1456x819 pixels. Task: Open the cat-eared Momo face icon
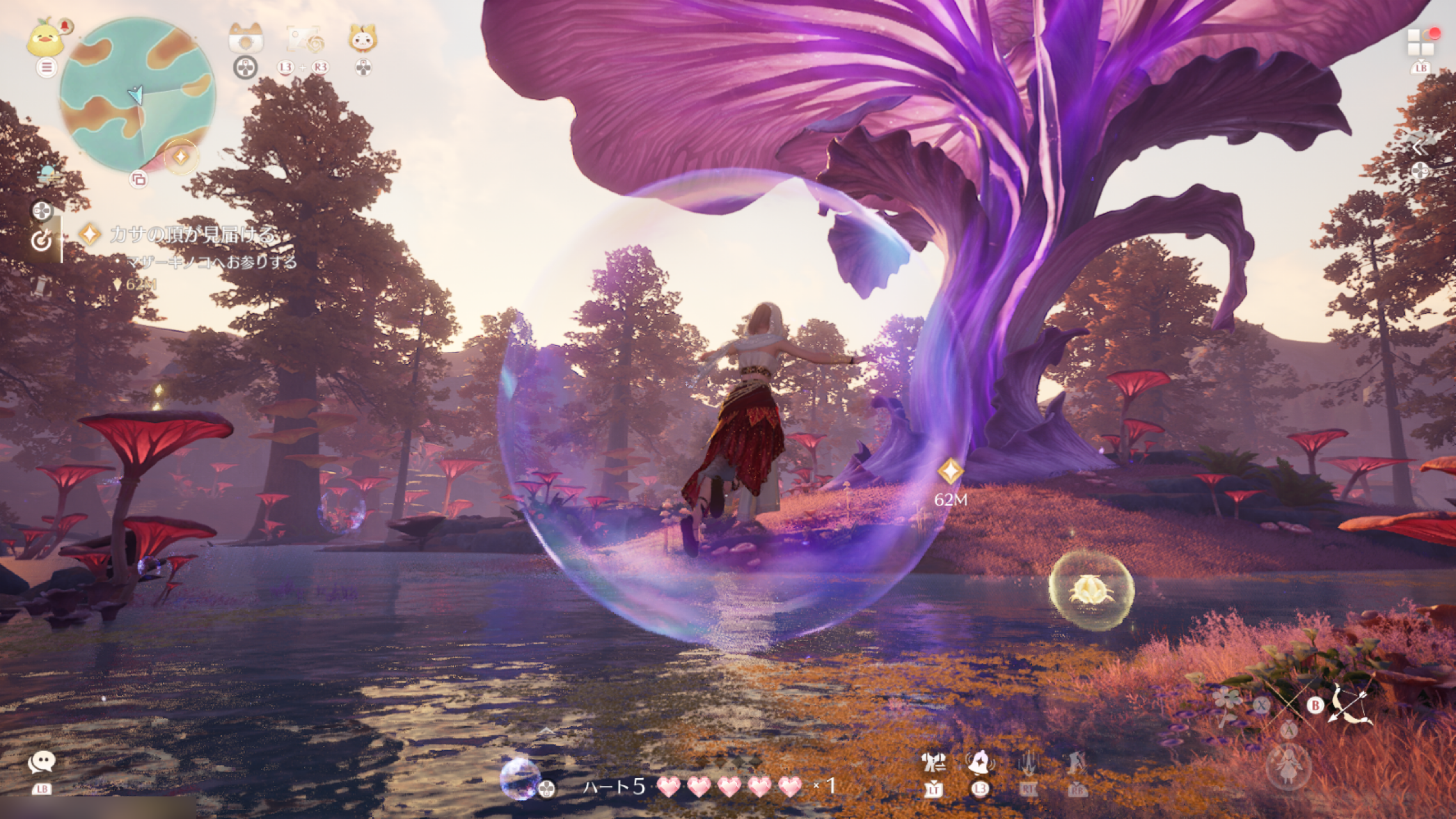363,39
